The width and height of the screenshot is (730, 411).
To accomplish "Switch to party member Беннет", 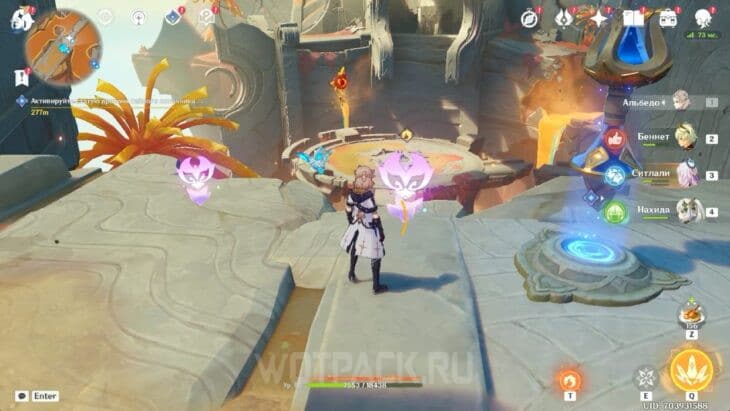I will point(685,139).
